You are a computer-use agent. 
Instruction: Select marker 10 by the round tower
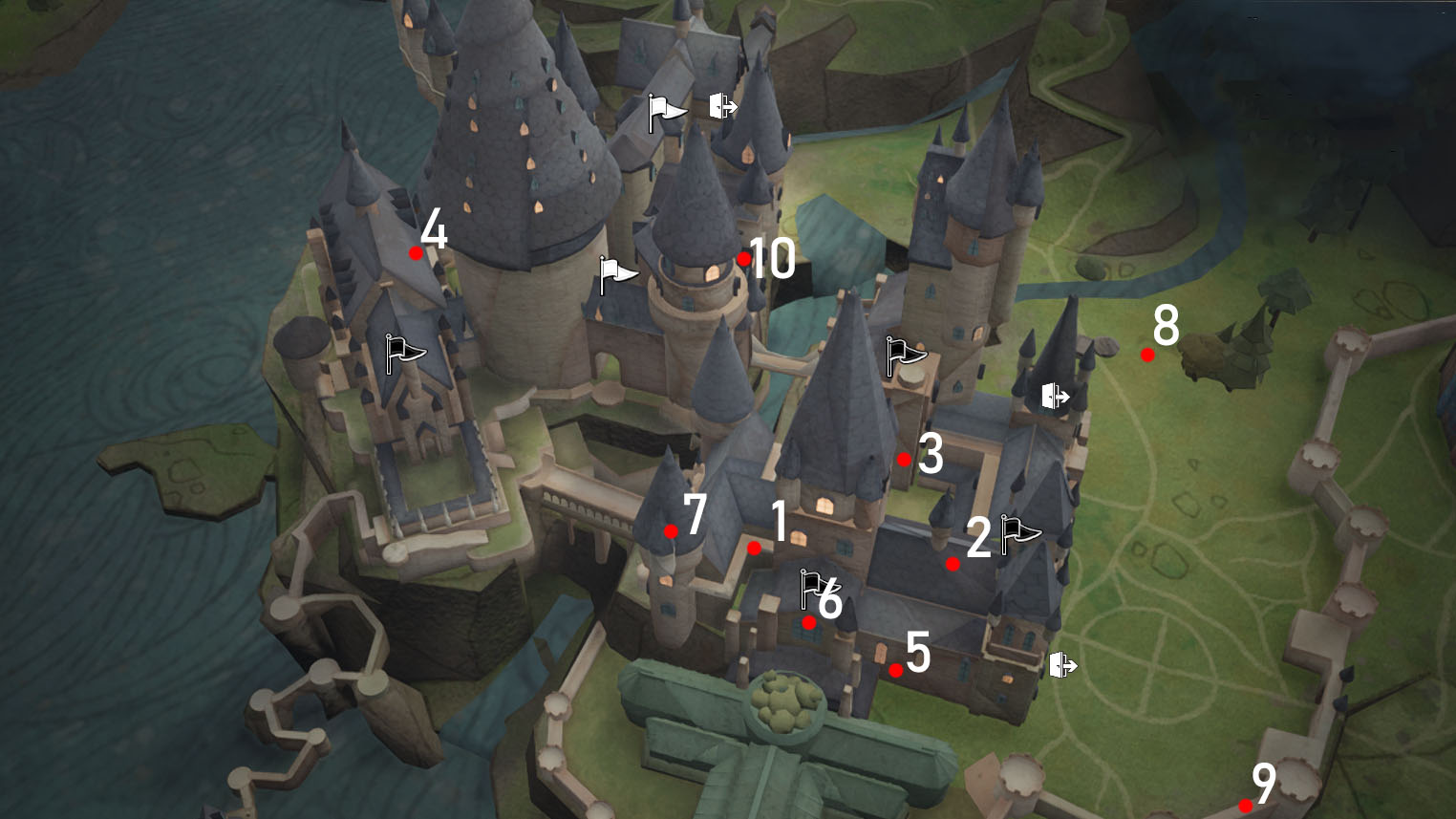click(745, 258)
